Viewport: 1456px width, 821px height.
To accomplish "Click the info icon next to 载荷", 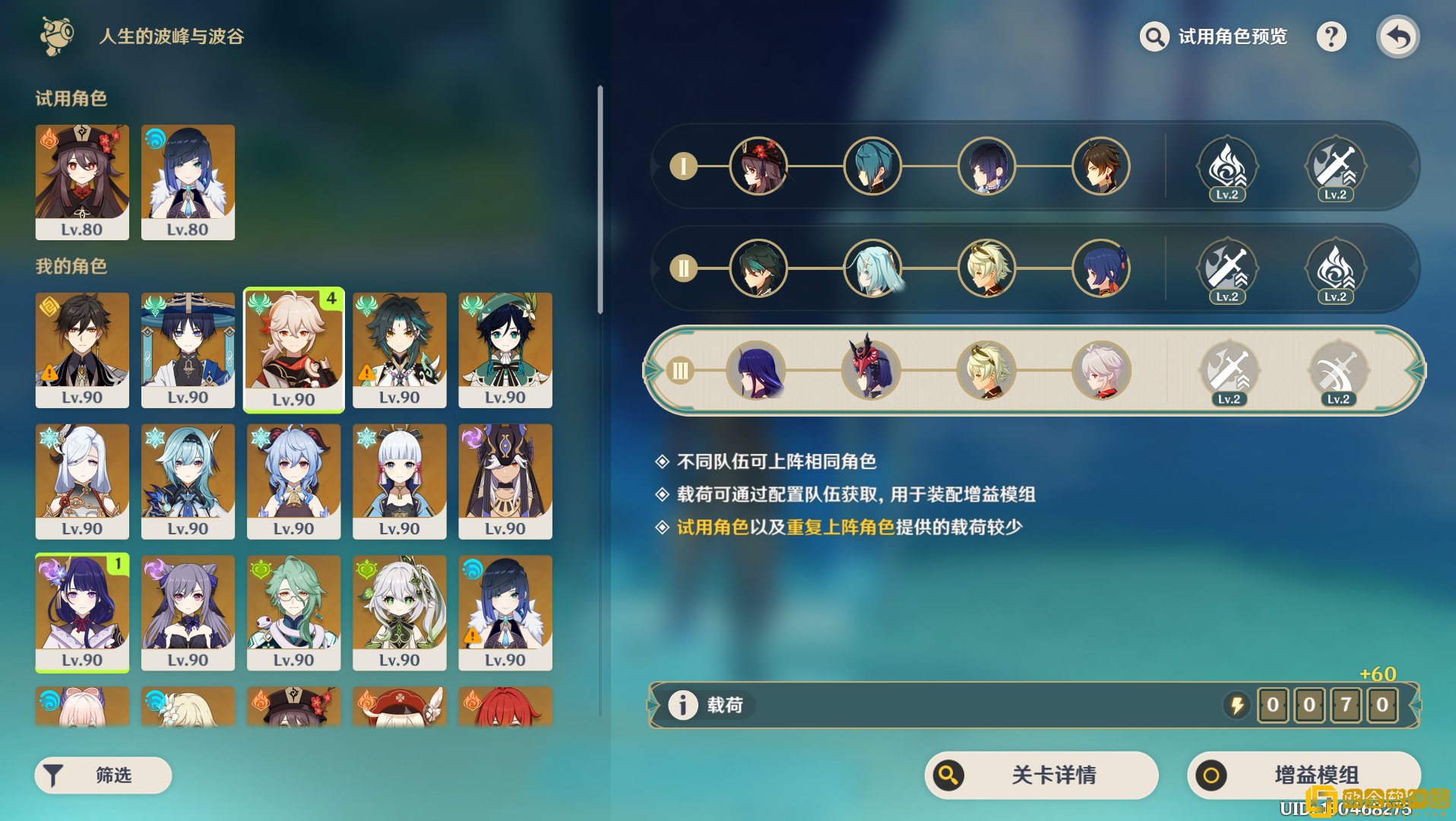I will pos(683,705).
